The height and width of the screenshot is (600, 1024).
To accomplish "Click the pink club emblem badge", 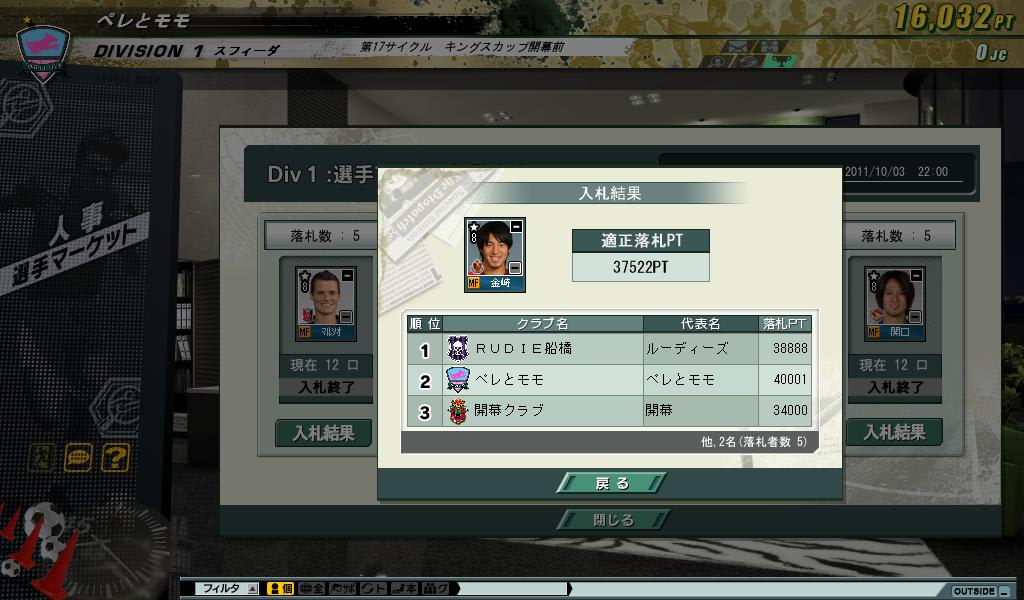I will pos(41,46).
